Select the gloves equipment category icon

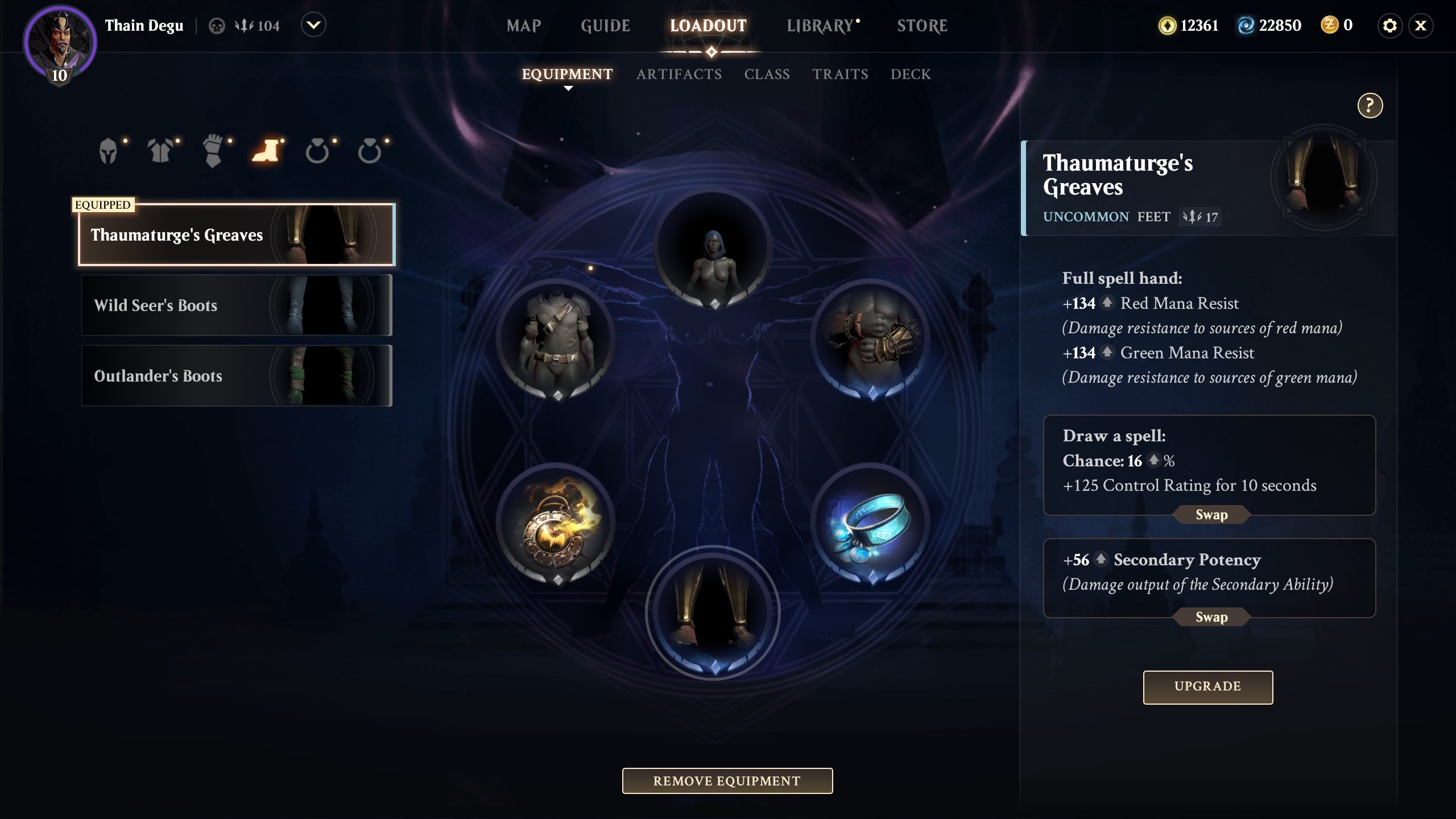(x=213, y=152)
